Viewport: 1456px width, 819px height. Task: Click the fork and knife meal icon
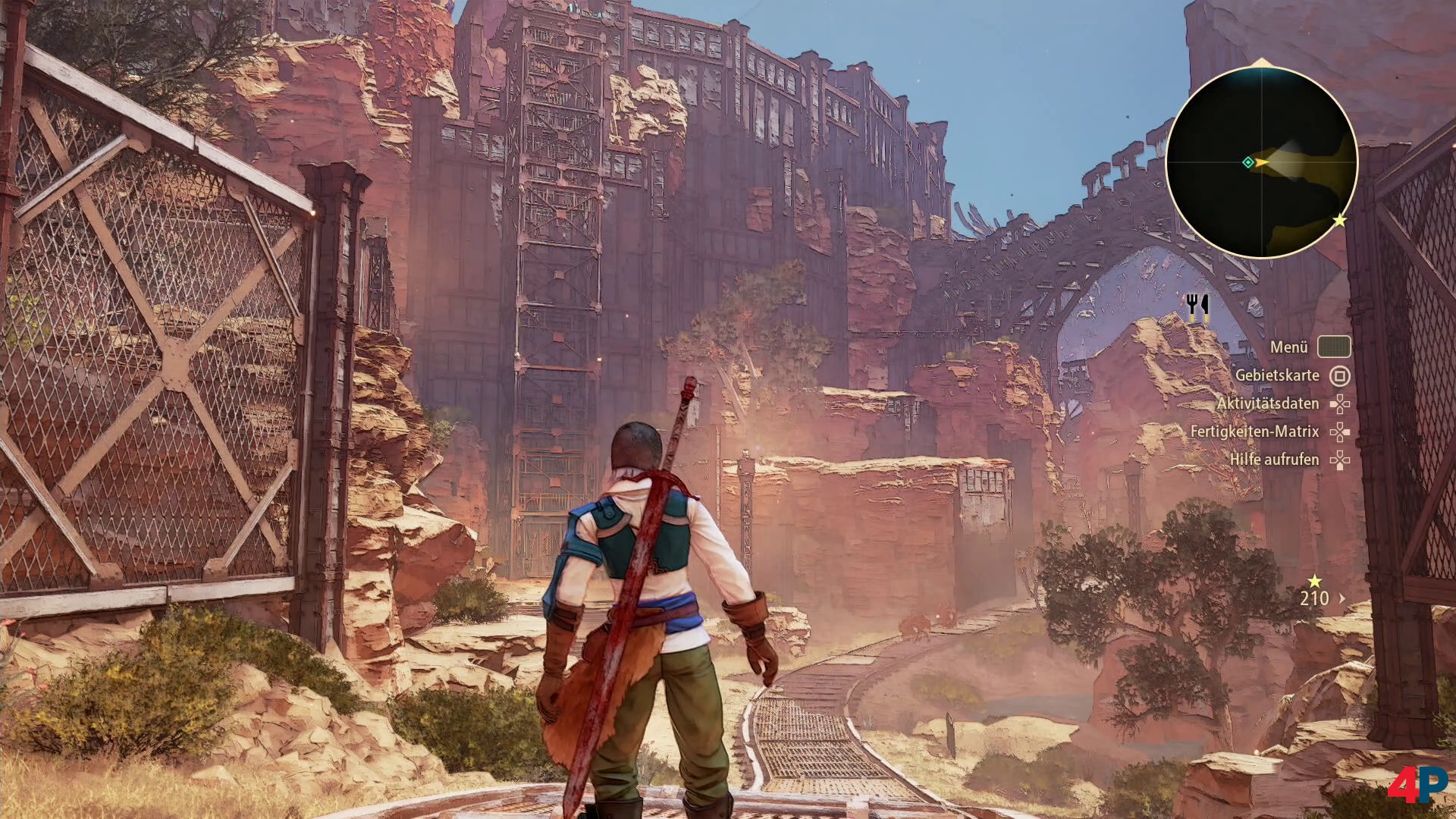pos(1197,306)
